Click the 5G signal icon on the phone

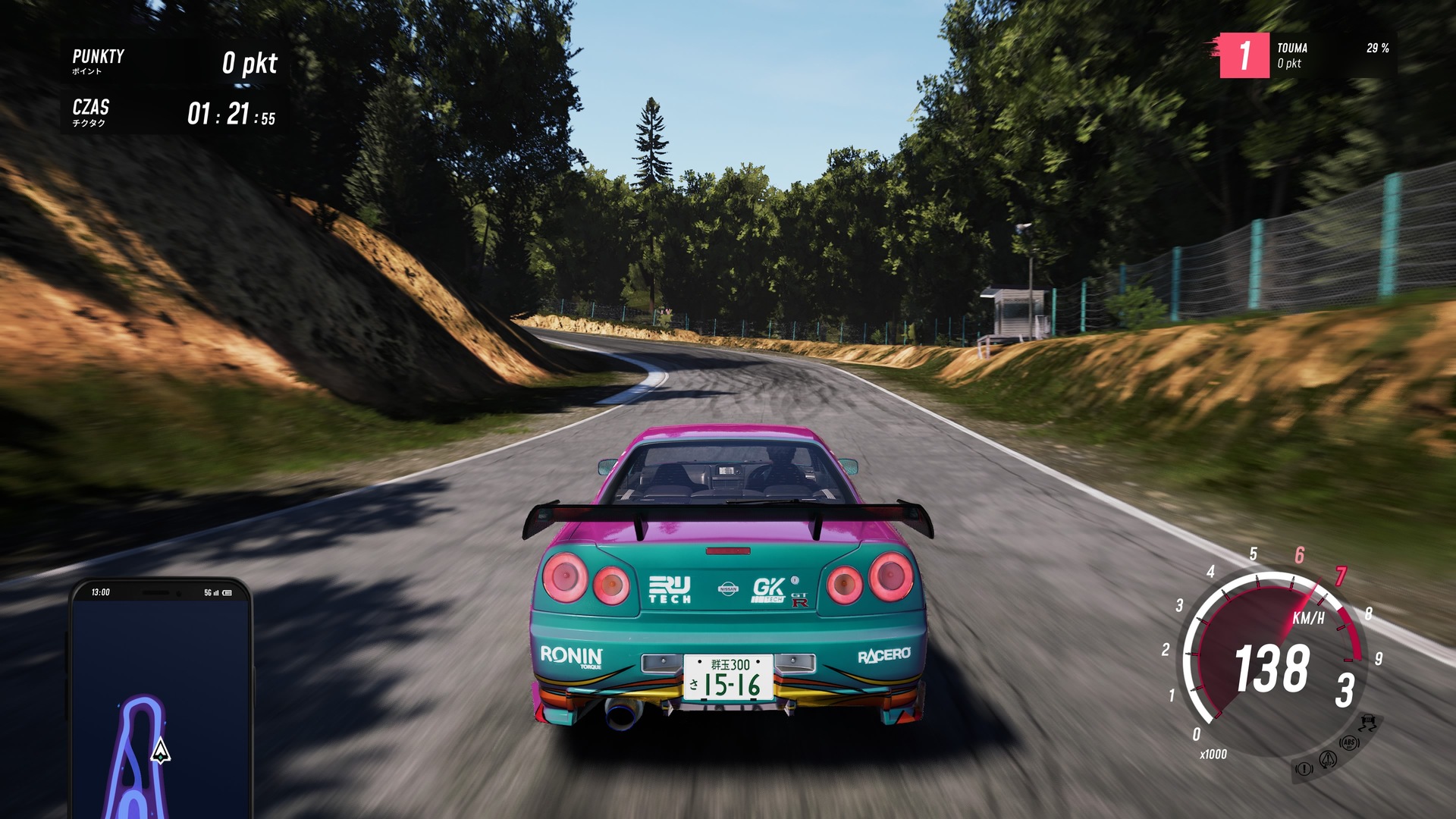tap(207, 592)
